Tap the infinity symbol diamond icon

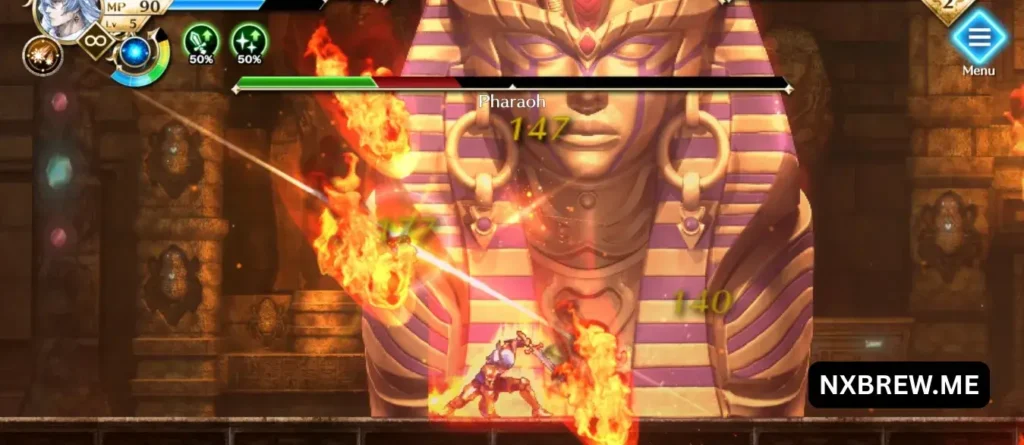[x=96, y=43]
